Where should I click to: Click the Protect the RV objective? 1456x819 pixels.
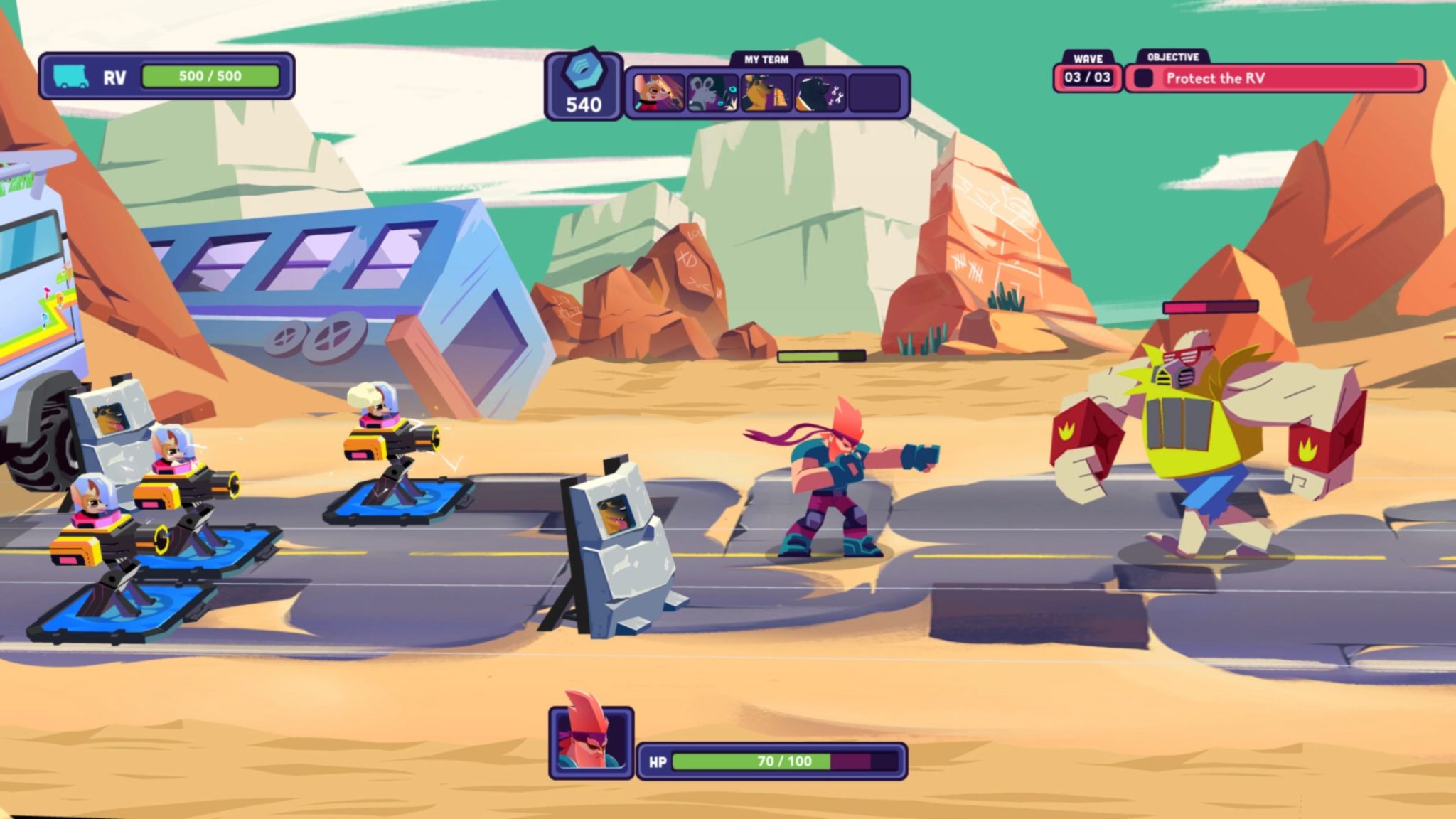[x=1275, y=78]
